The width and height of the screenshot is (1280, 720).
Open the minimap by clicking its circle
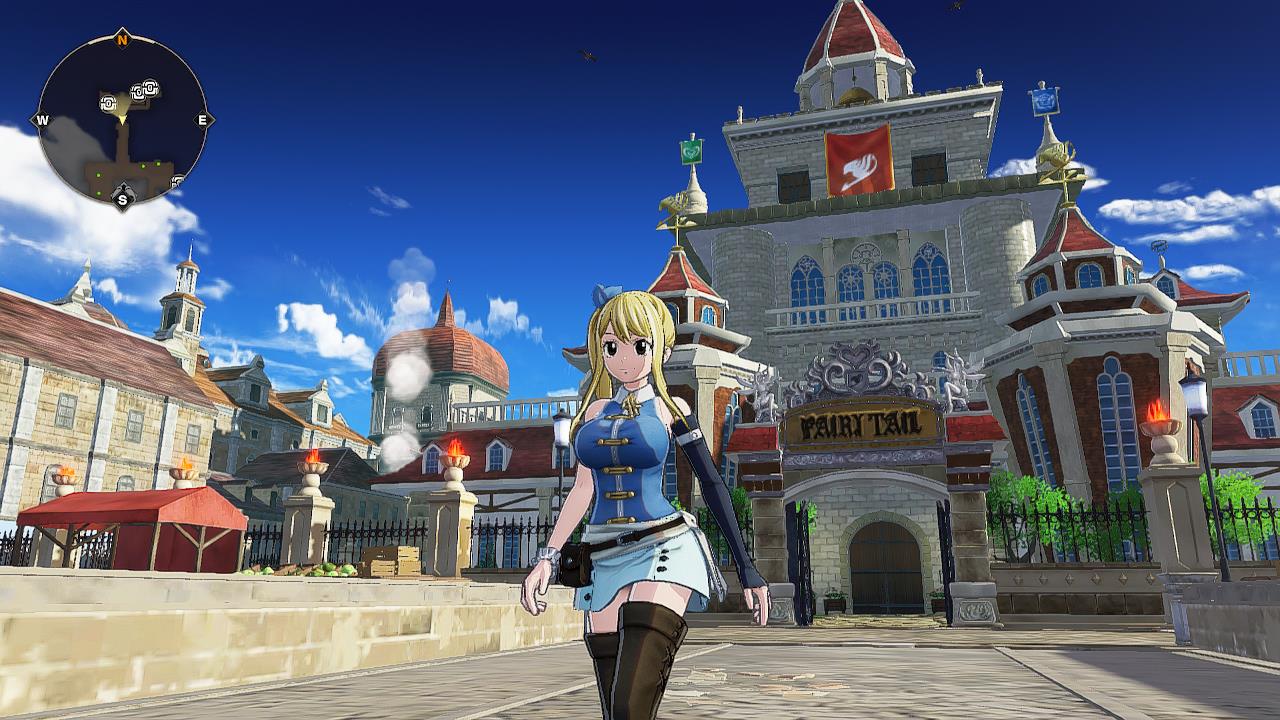click(122, 120)
